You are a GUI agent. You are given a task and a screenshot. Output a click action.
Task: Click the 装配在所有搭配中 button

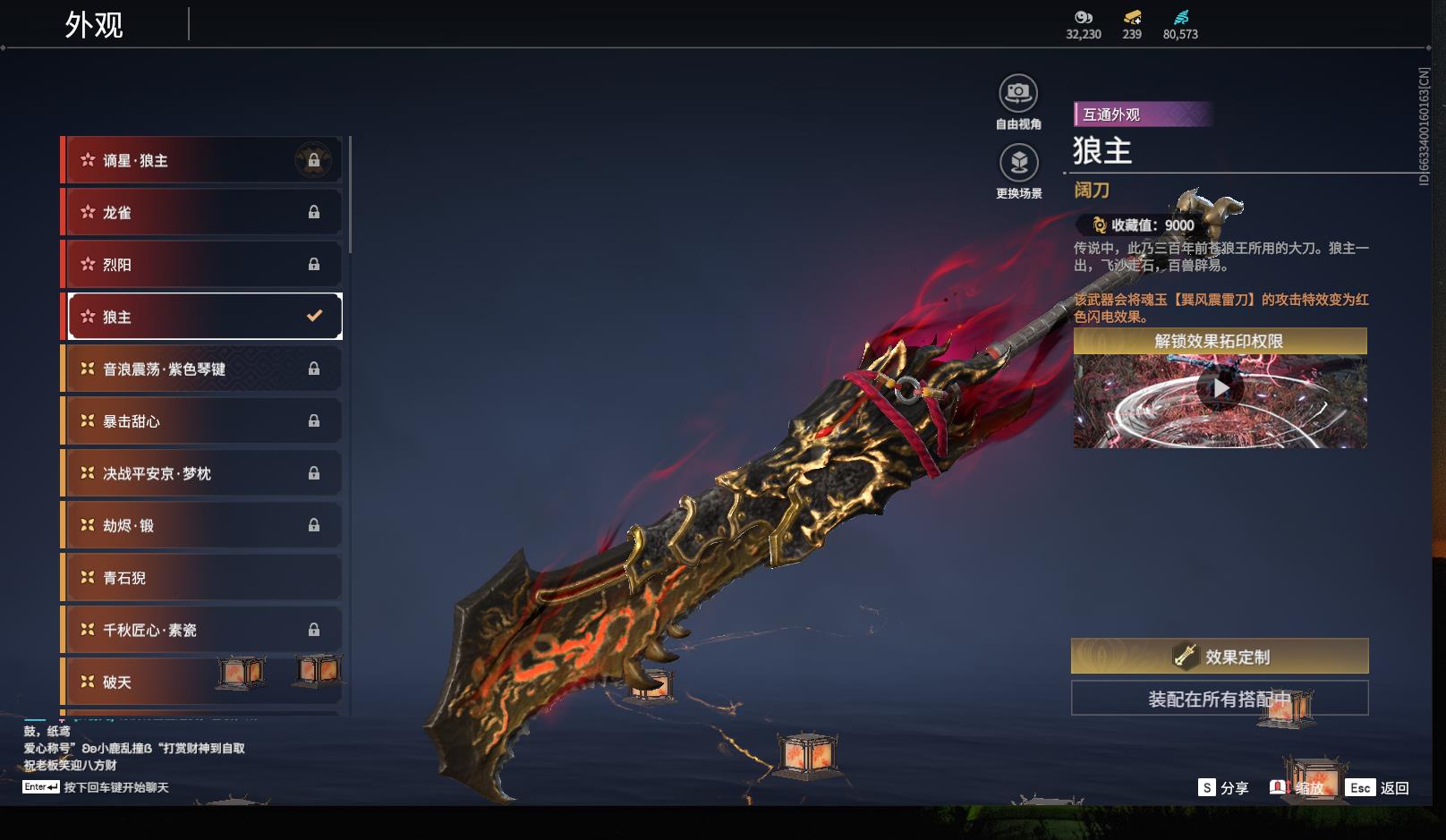click(x=1220, y=699)
